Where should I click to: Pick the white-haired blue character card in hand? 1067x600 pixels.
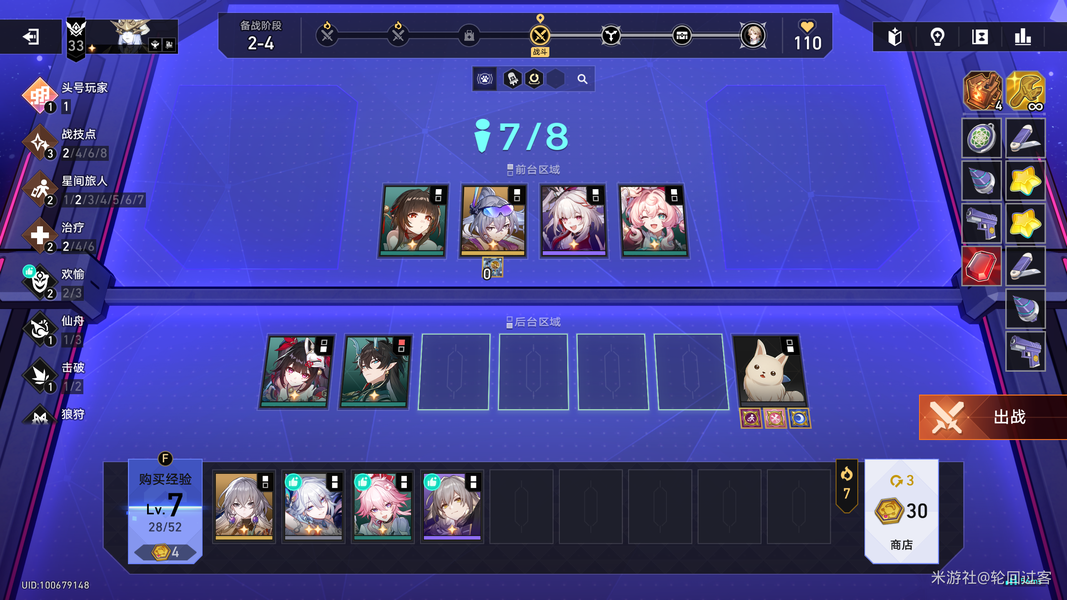pos(313,506)
